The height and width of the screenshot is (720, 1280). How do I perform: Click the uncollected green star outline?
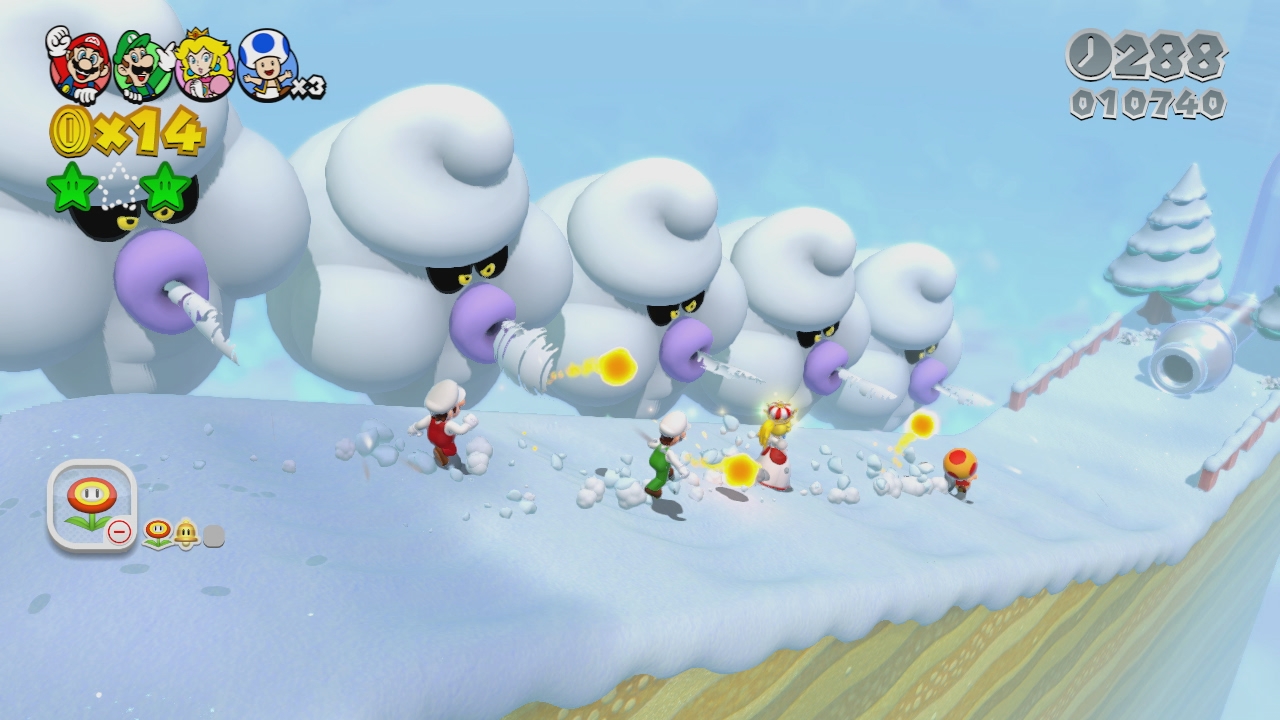[x=119, y=185]
